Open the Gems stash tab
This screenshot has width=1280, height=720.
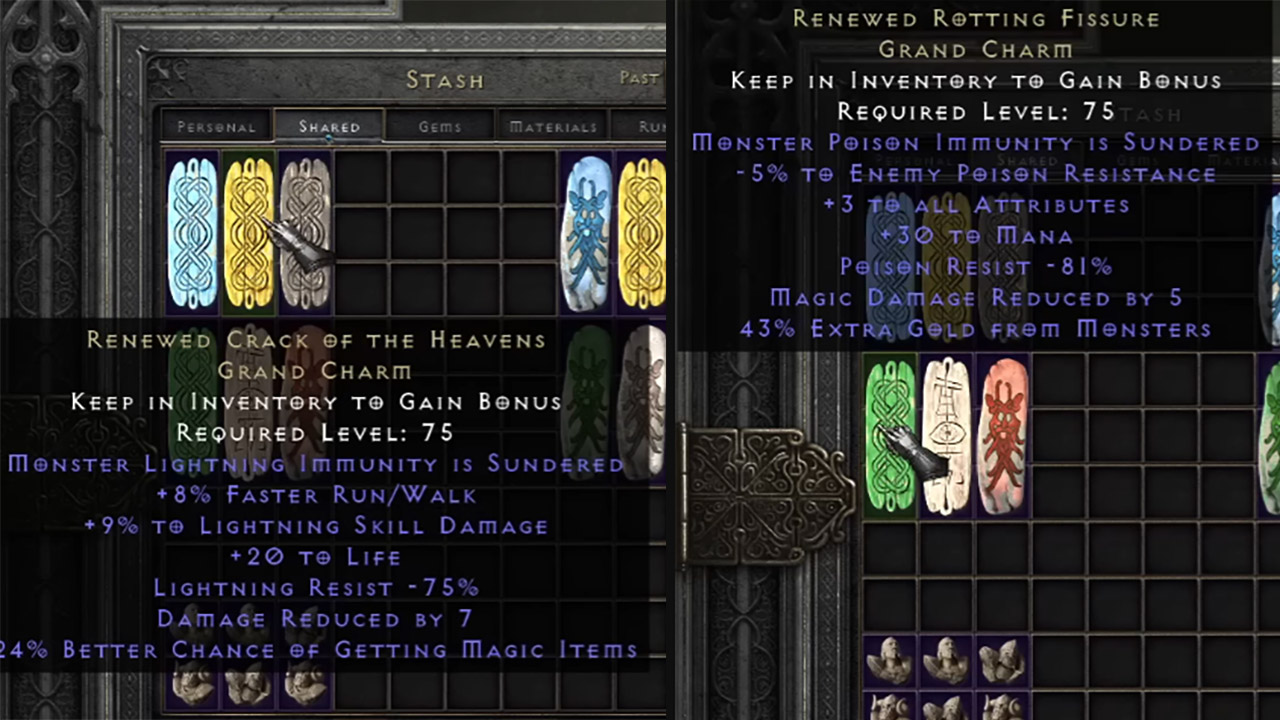(442, 126)
